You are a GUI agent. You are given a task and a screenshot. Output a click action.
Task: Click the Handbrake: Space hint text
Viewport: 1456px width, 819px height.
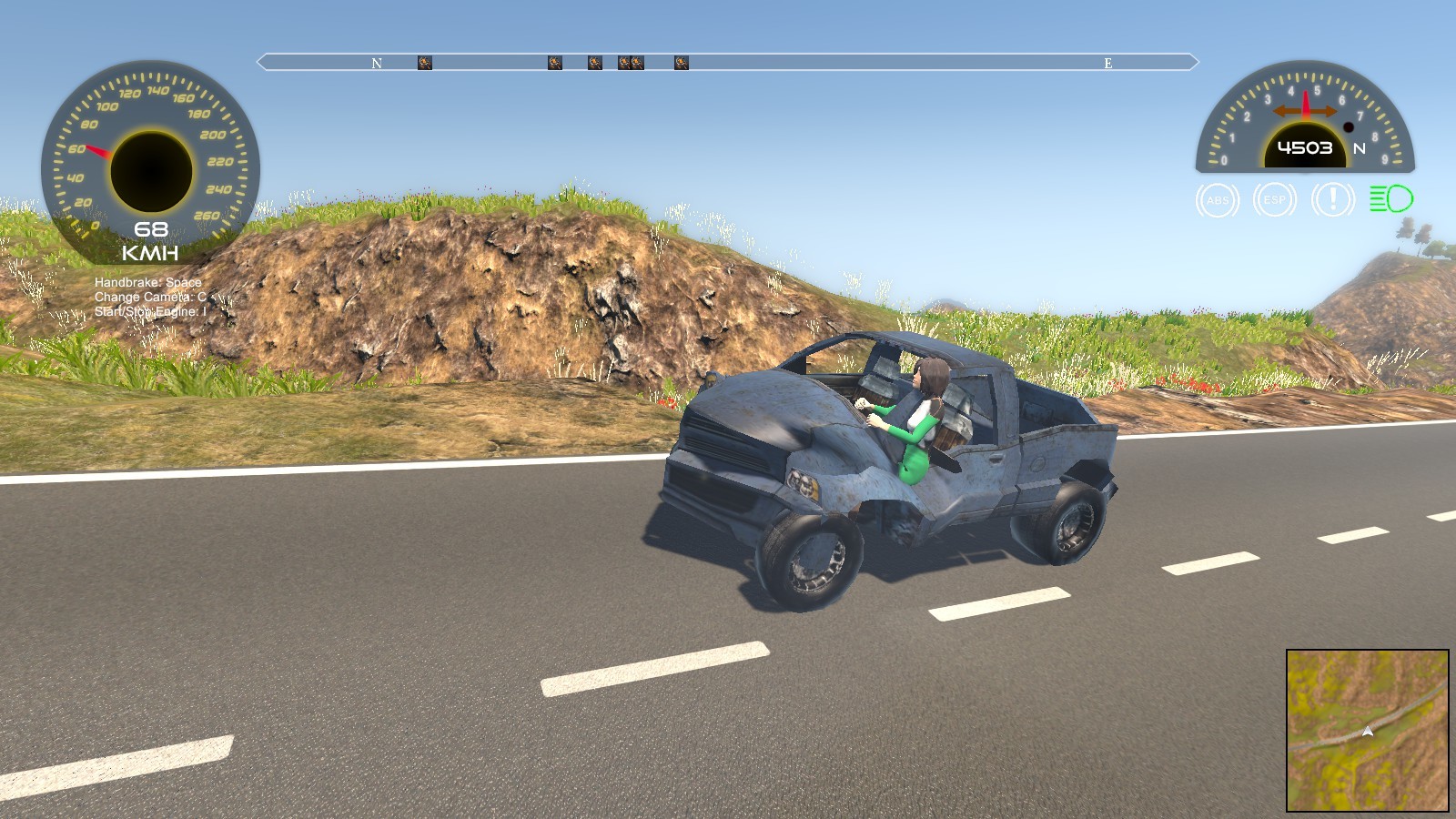[148, 283]
